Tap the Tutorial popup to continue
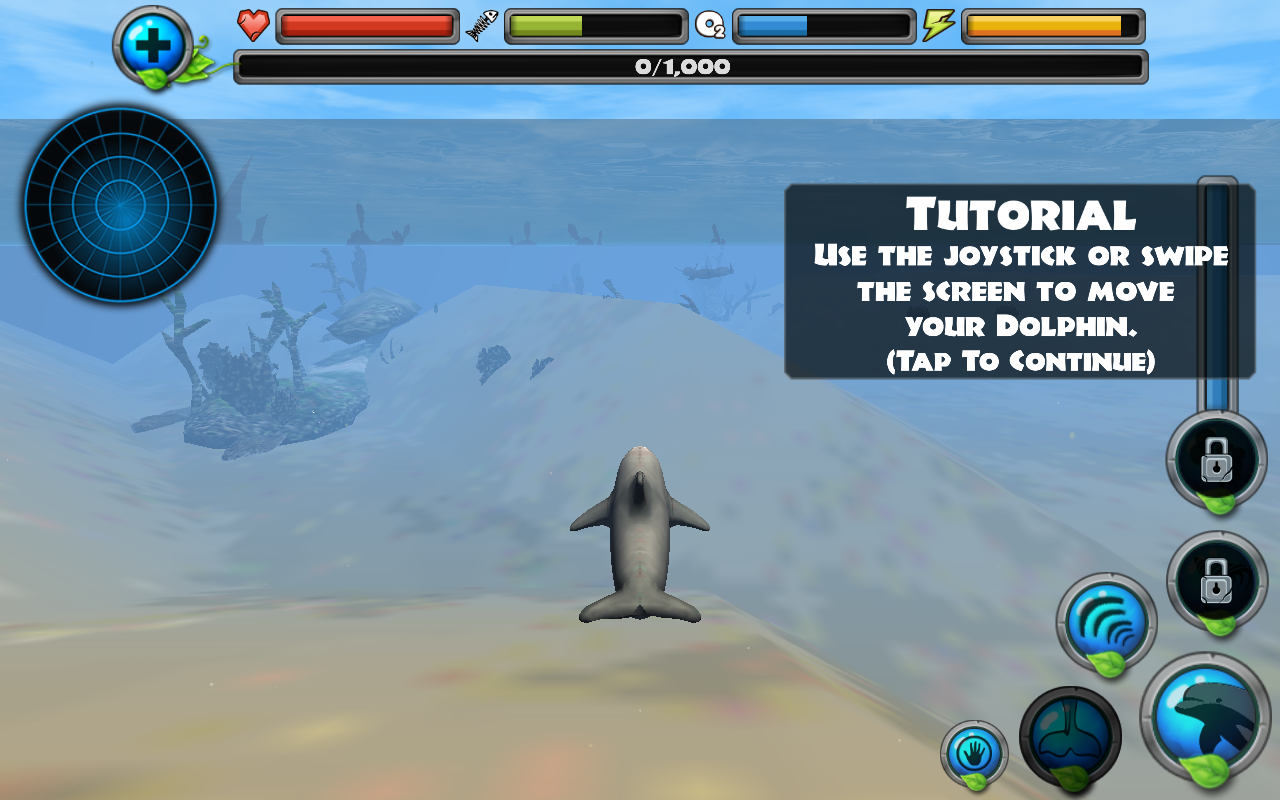 click(1018, 280)
